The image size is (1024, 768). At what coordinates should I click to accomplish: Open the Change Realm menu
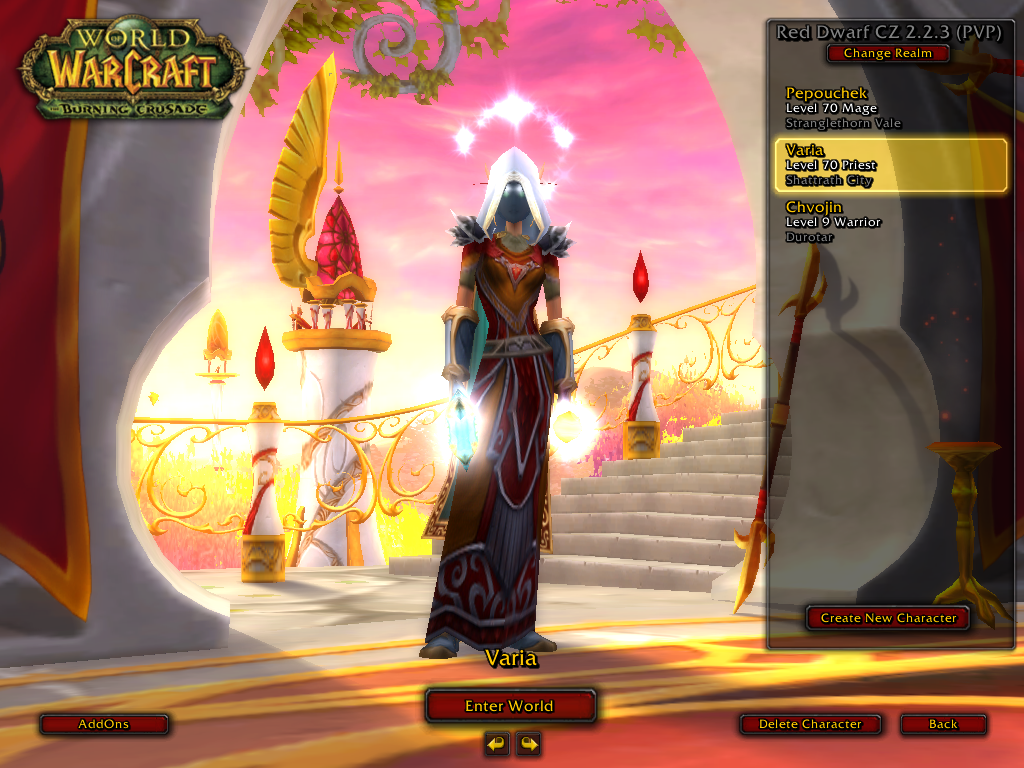click(887, 54)
